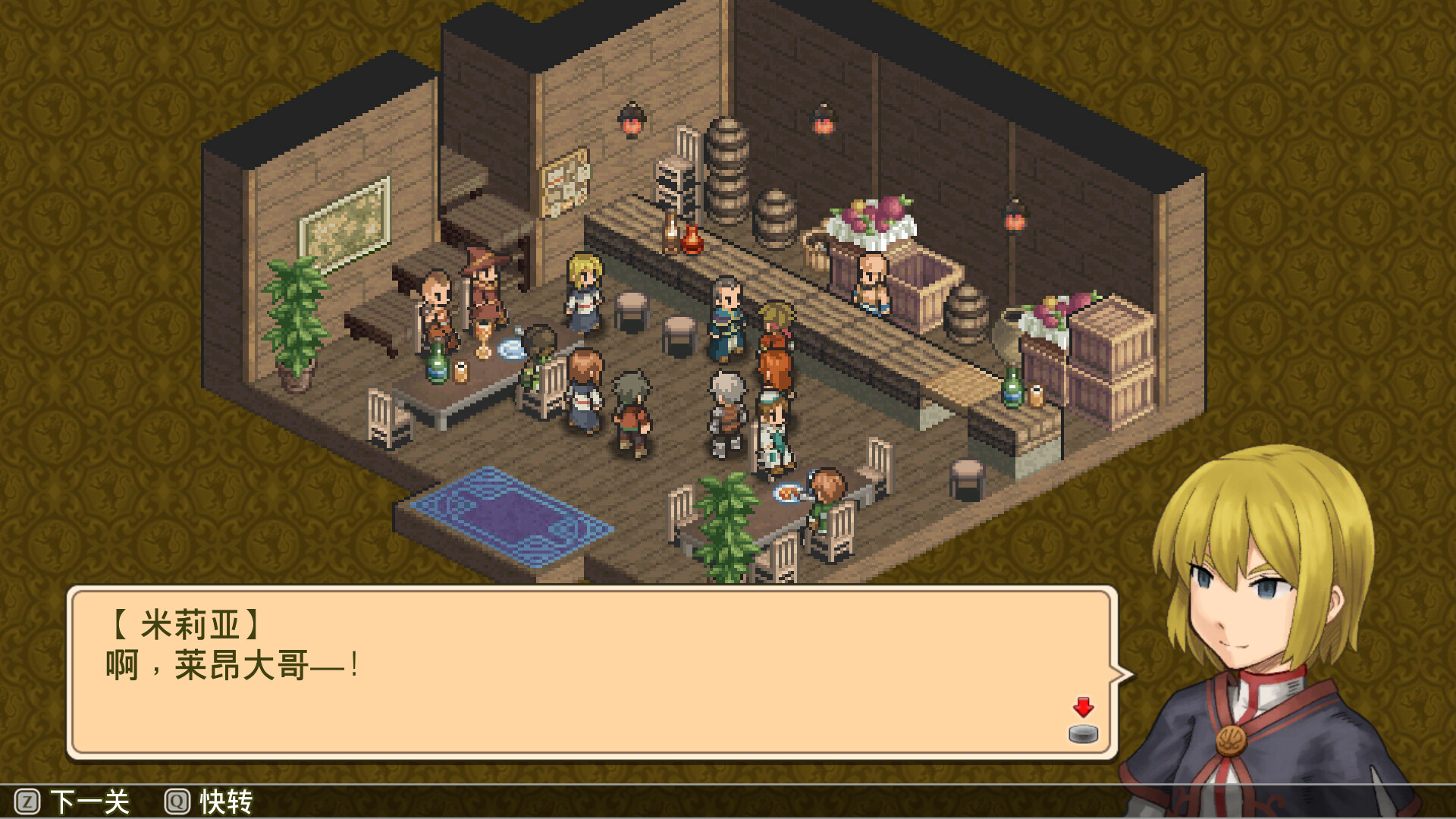Select the stacked barrels near the back wall
The image size is (1456, 819).
click(726, 171)
